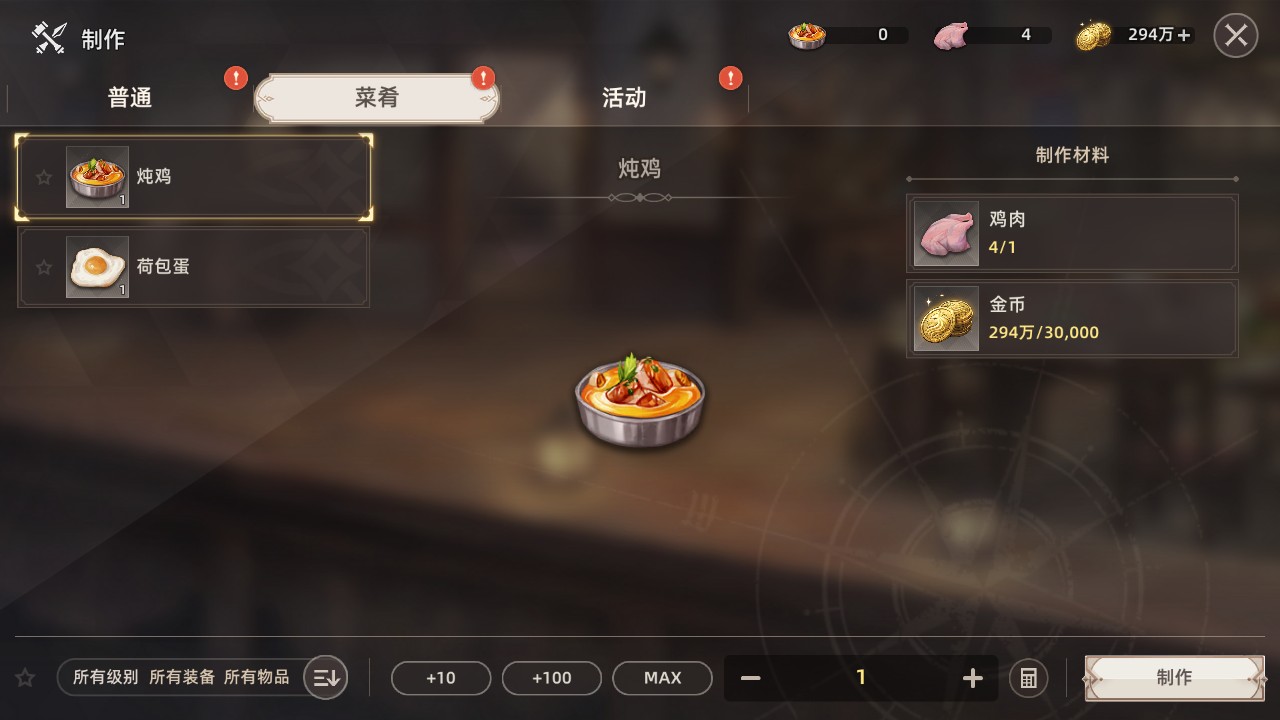
Task: Click the quantity input field showing 1
Action: click(x=861, y=677)
